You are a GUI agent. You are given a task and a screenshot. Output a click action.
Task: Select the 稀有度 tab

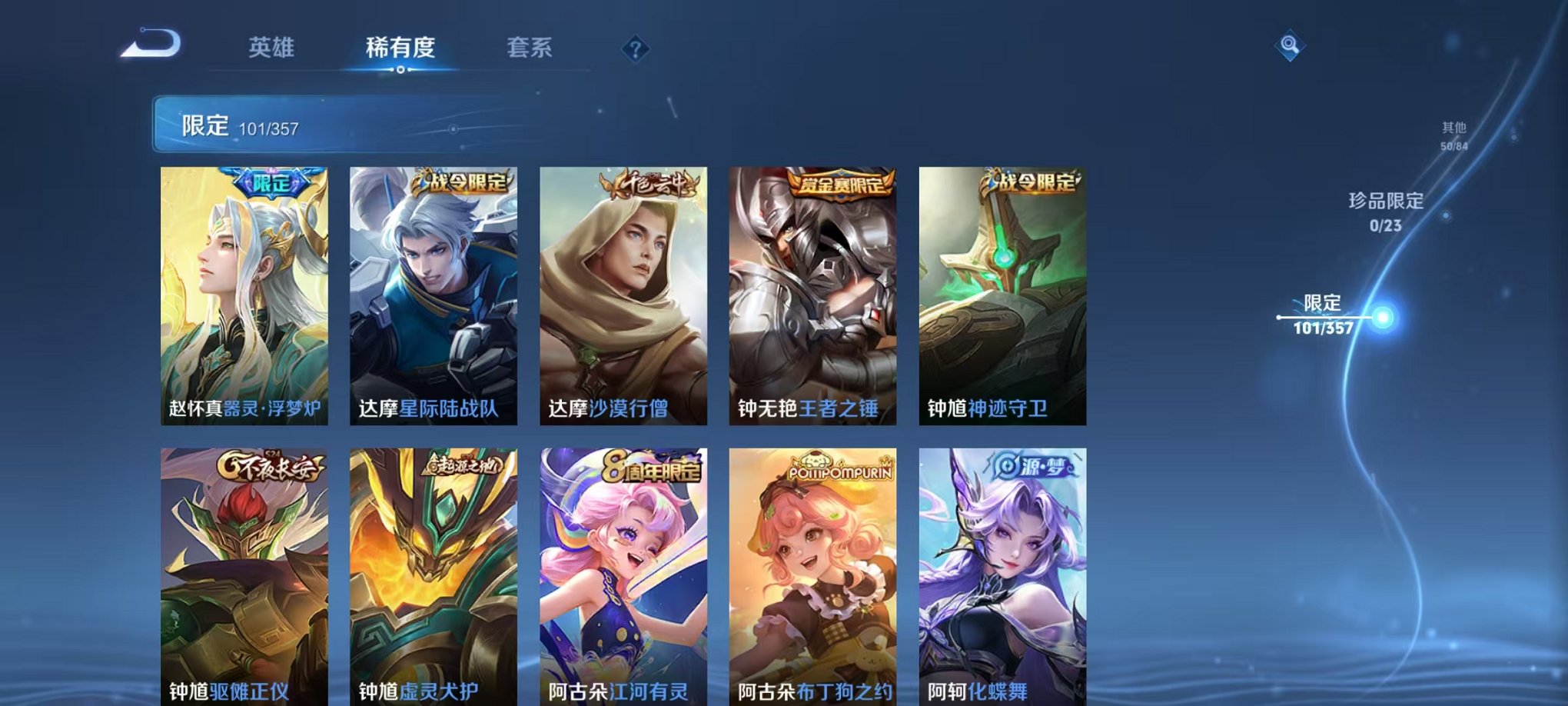pos(400,46)
